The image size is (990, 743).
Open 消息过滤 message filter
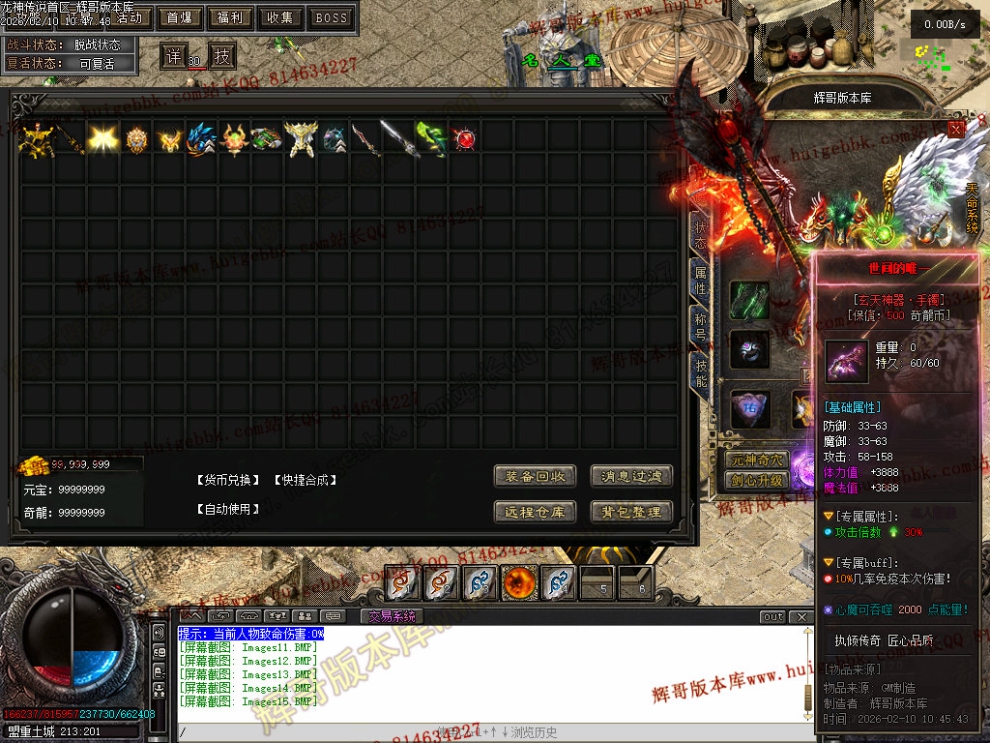[x=631, y=476]
